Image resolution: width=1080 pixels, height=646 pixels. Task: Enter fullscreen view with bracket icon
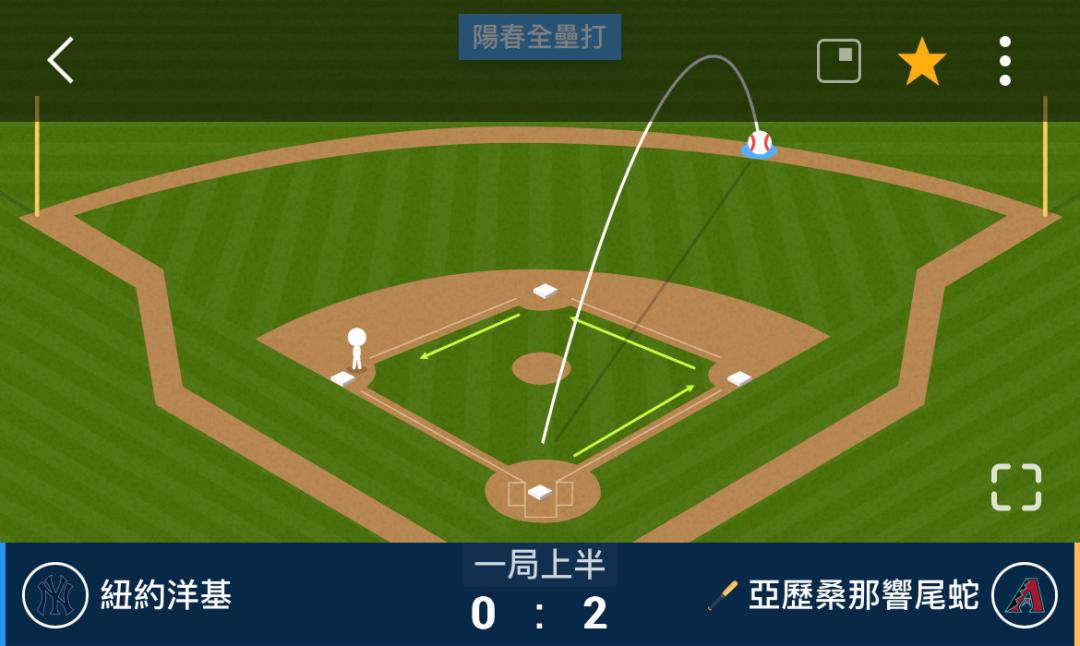click(x=1016, y=488)
